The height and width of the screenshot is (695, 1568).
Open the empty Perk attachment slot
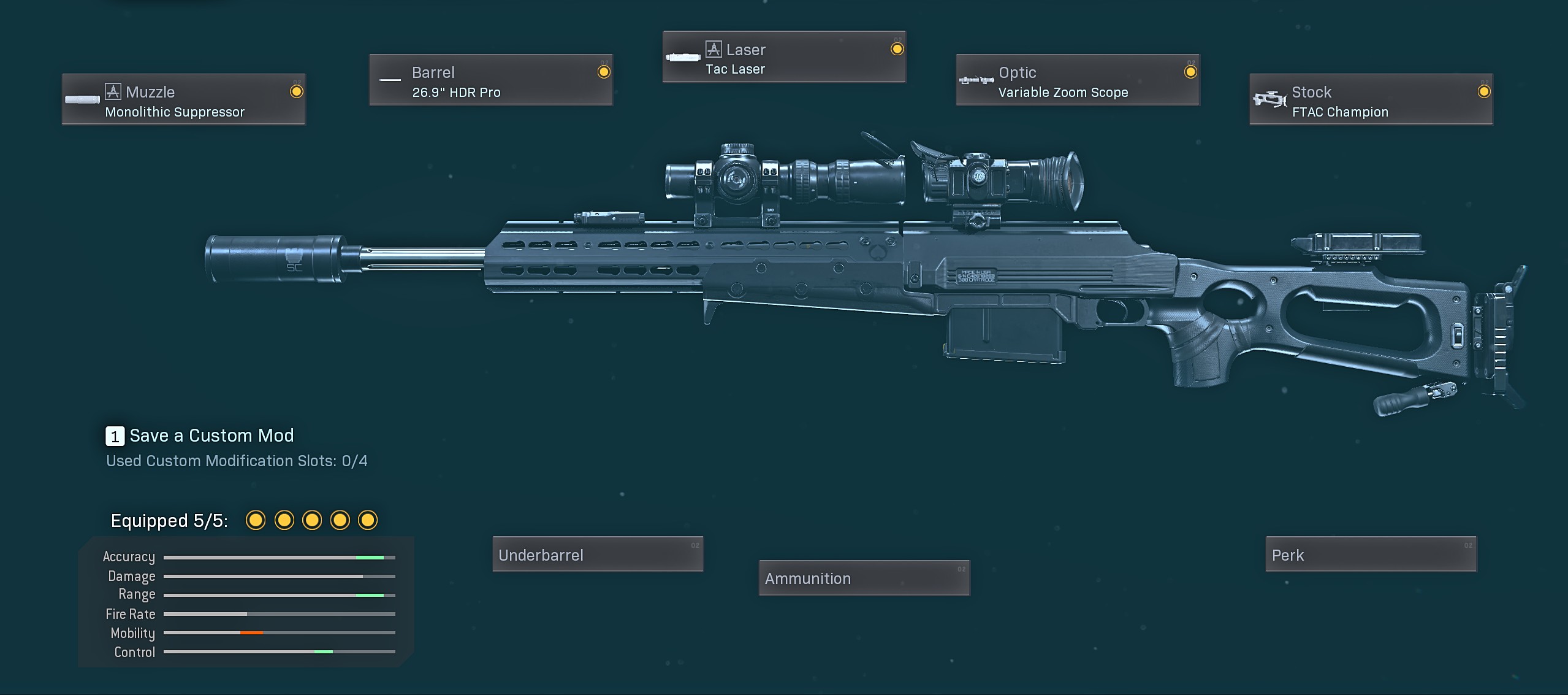pos(1371,555)
